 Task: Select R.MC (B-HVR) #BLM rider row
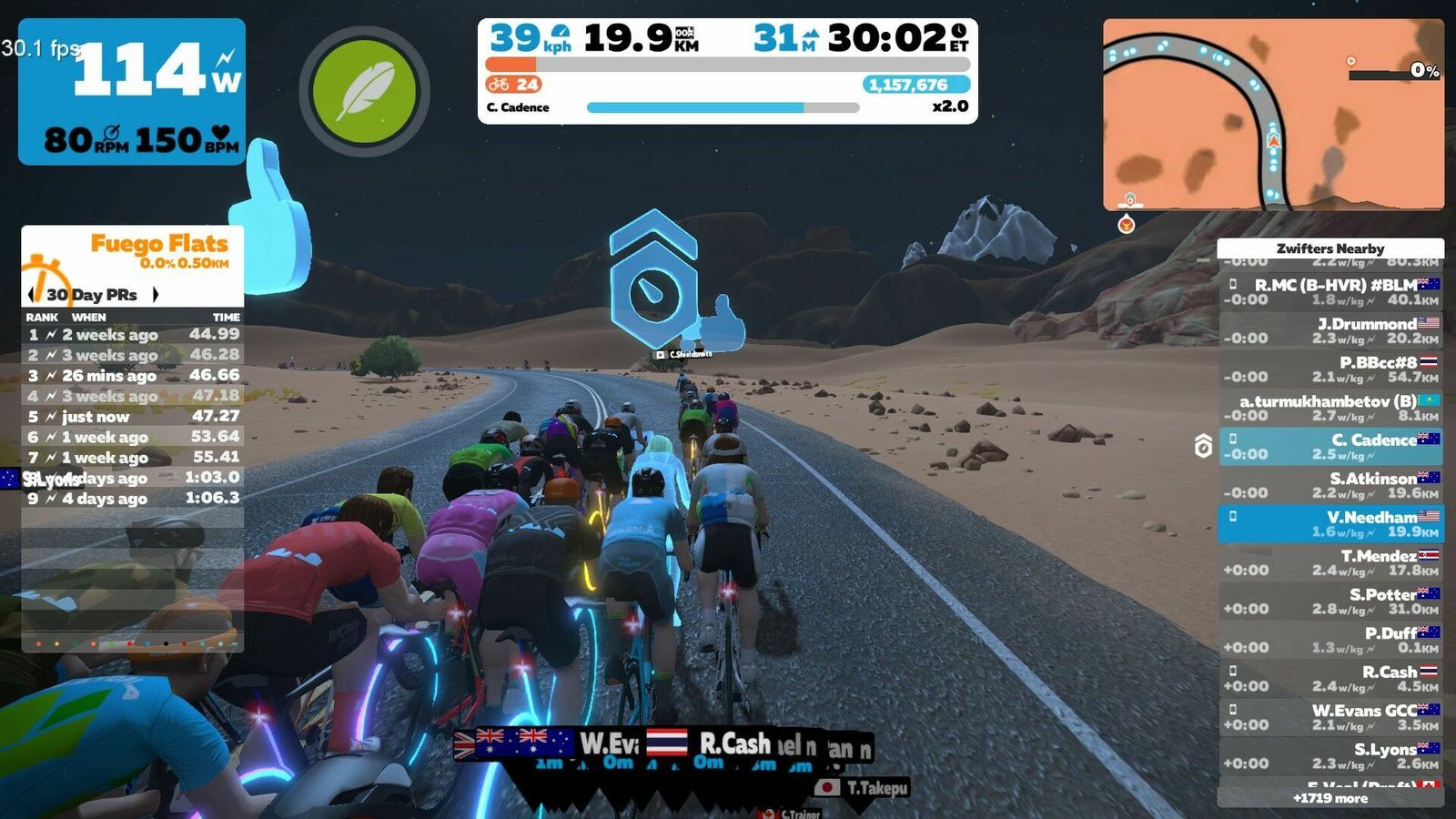tap(1330, 291)
